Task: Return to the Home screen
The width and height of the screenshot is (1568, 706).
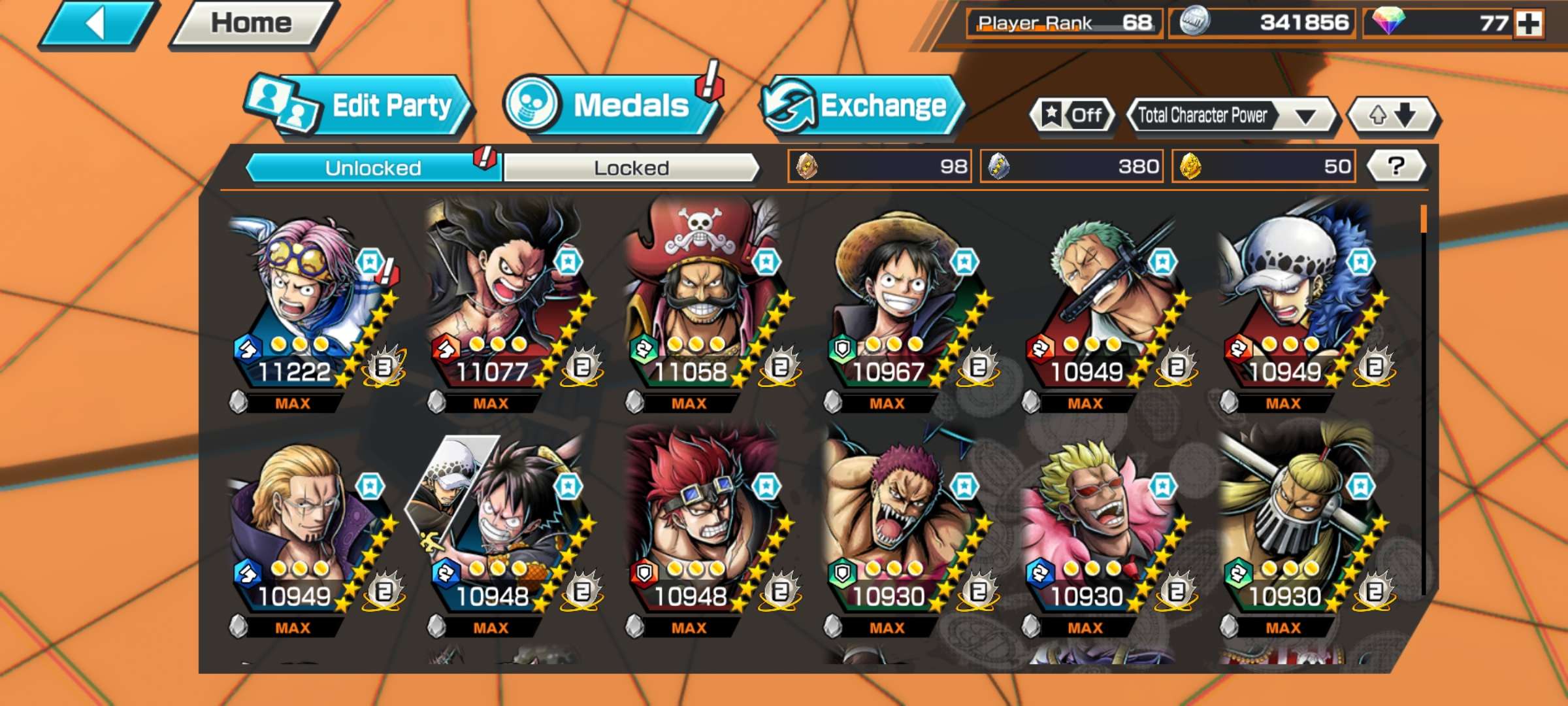Action: (x=252, y=25)
